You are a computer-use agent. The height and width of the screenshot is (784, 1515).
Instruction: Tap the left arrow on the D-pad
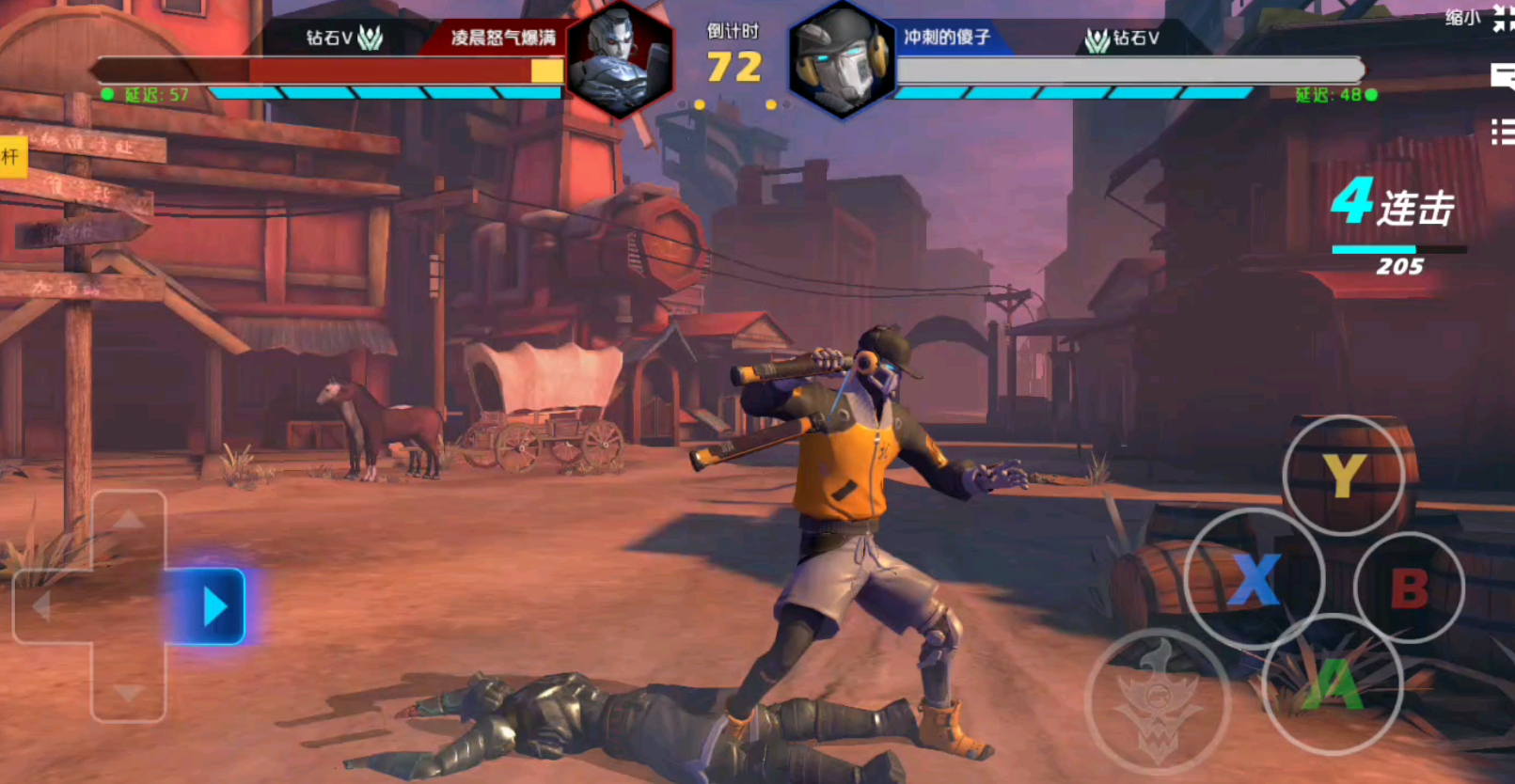pyautogui.click(x=42, y=607)
